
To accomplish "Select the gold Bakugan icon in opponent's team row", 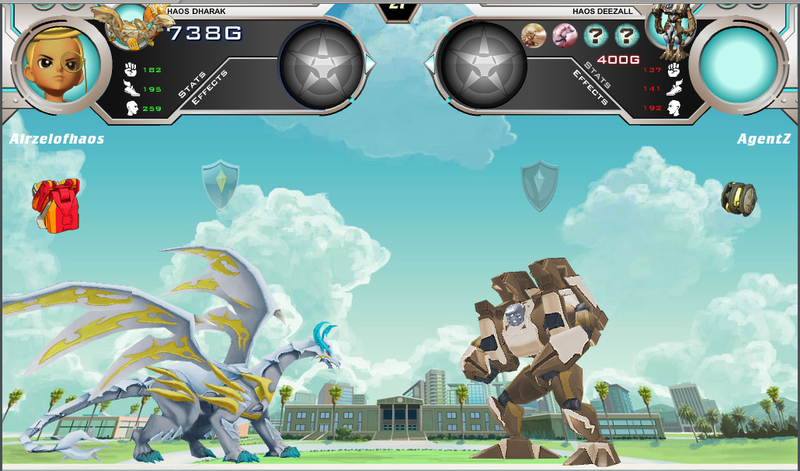I will coord(534,36).
